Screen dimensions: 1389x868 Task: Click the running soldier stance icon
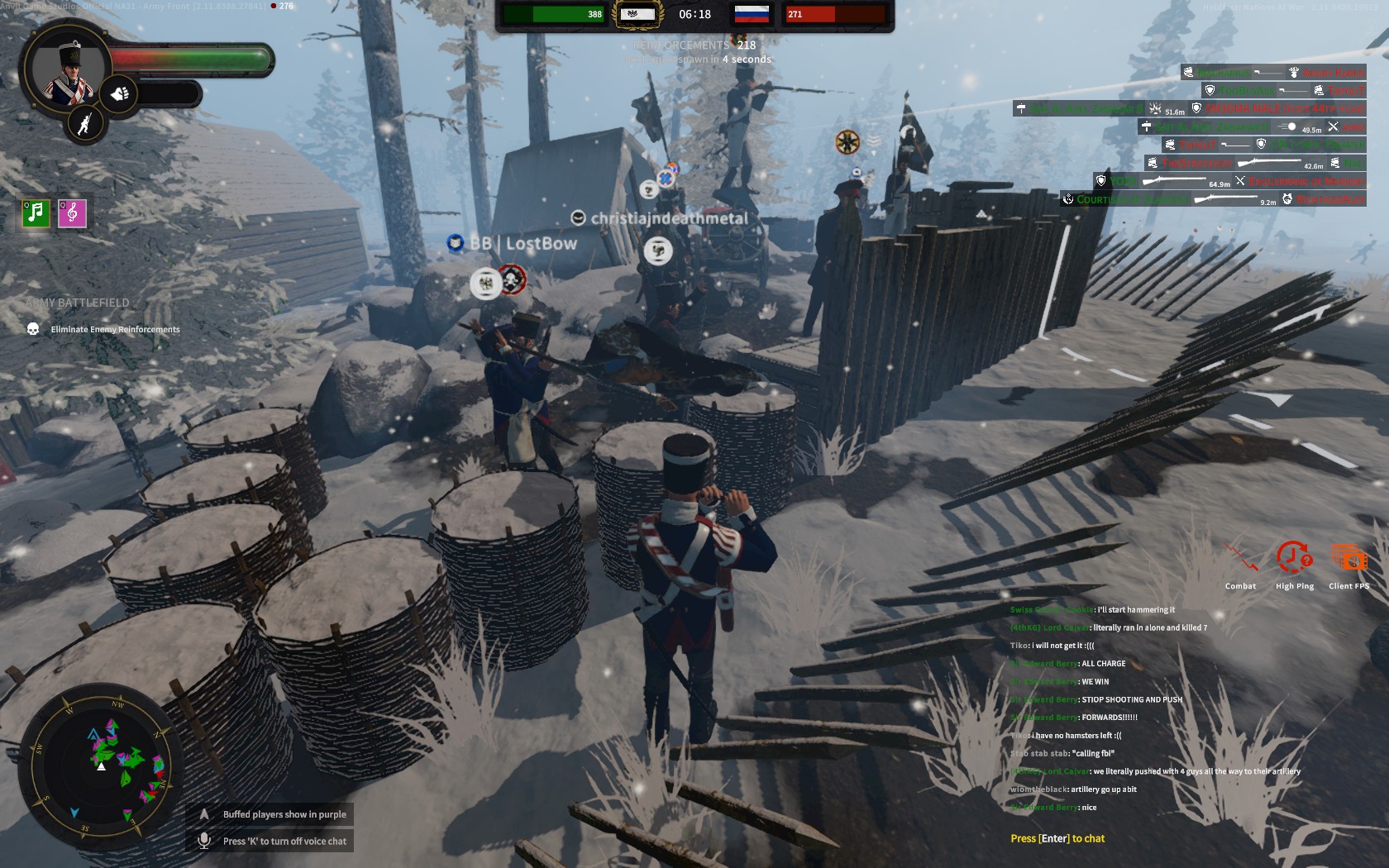pos(84,124)
